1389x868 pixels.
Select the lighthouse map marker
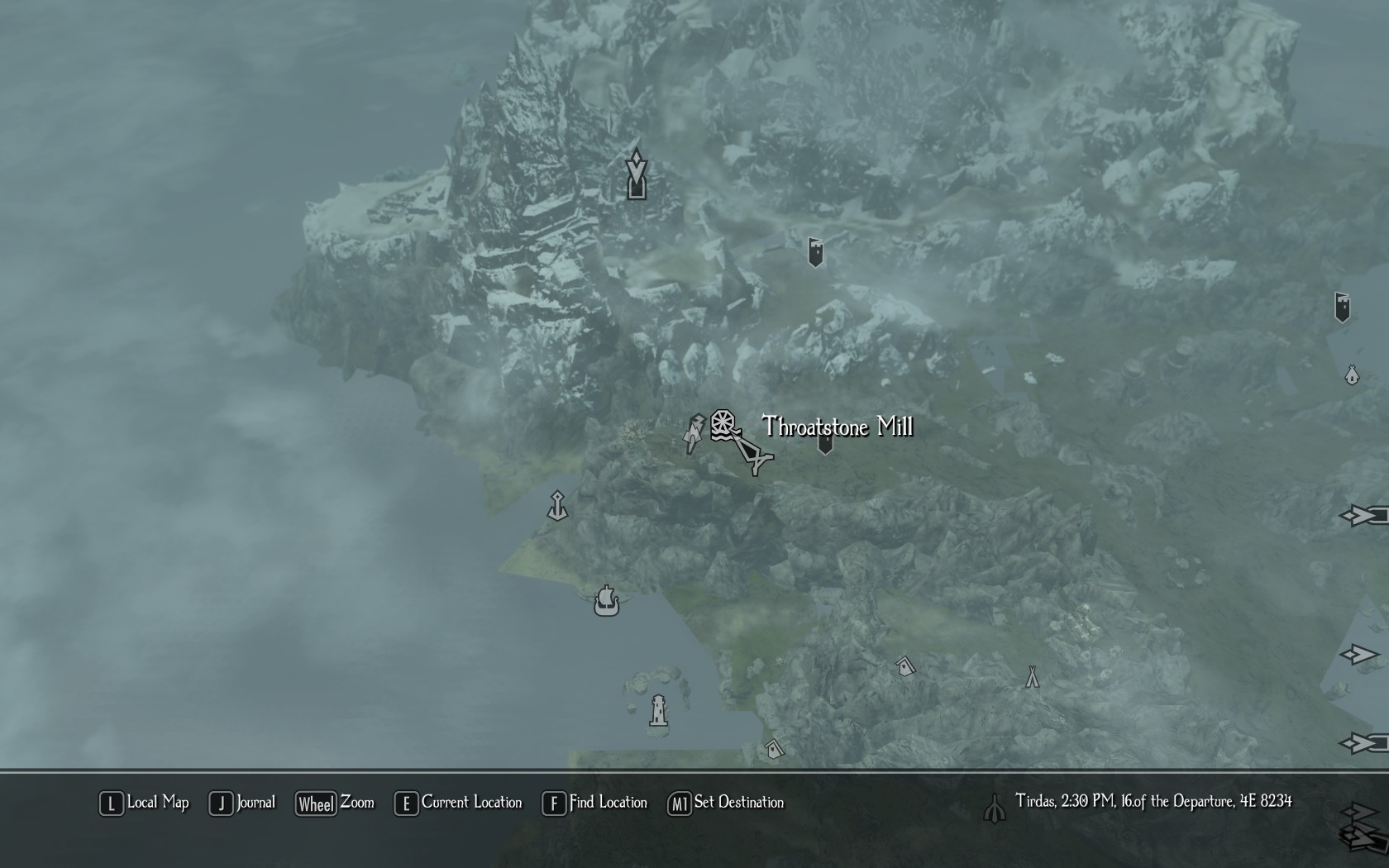coord(658,710)
